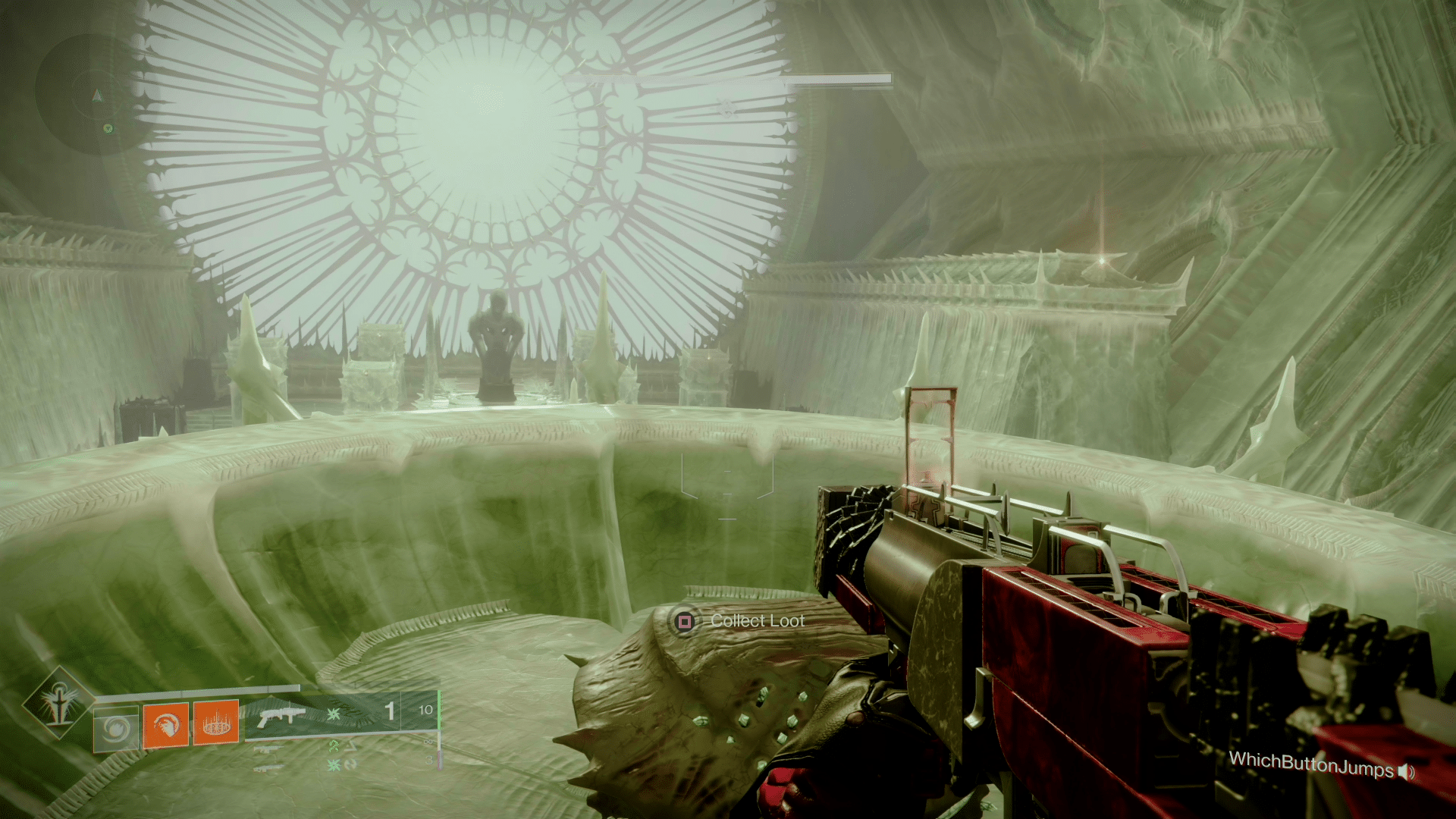
Task: Click the heavy ammo meter showing 3
Action: (x=430, y=760)
